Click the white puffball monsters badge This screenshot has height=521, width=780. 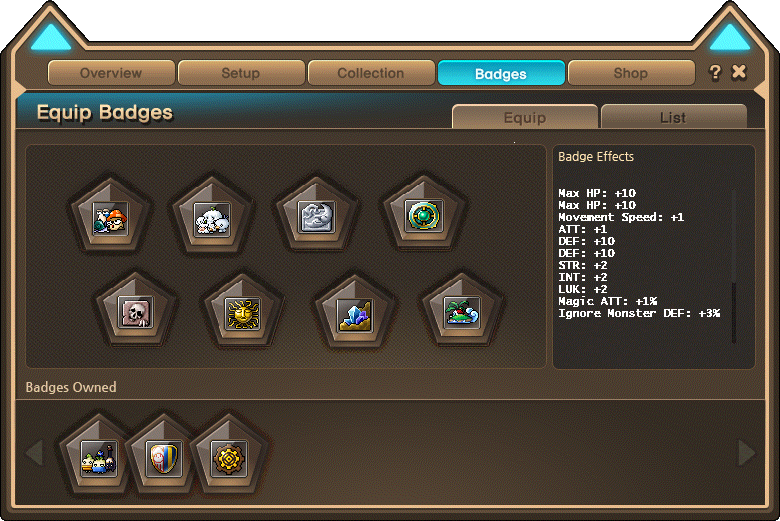(x=211, y=217)
